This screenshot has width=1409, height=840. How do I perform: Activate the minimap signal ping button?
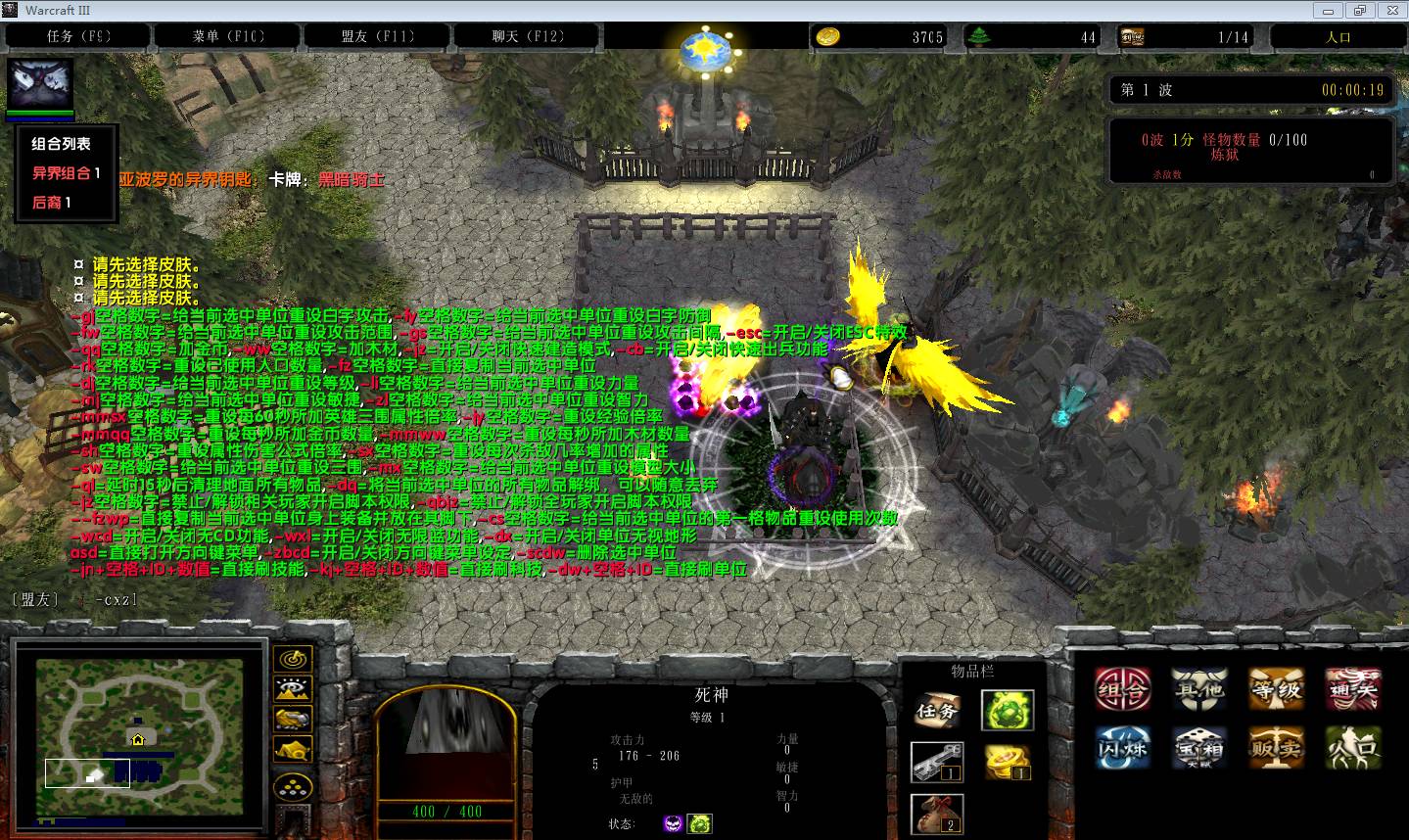293,659
